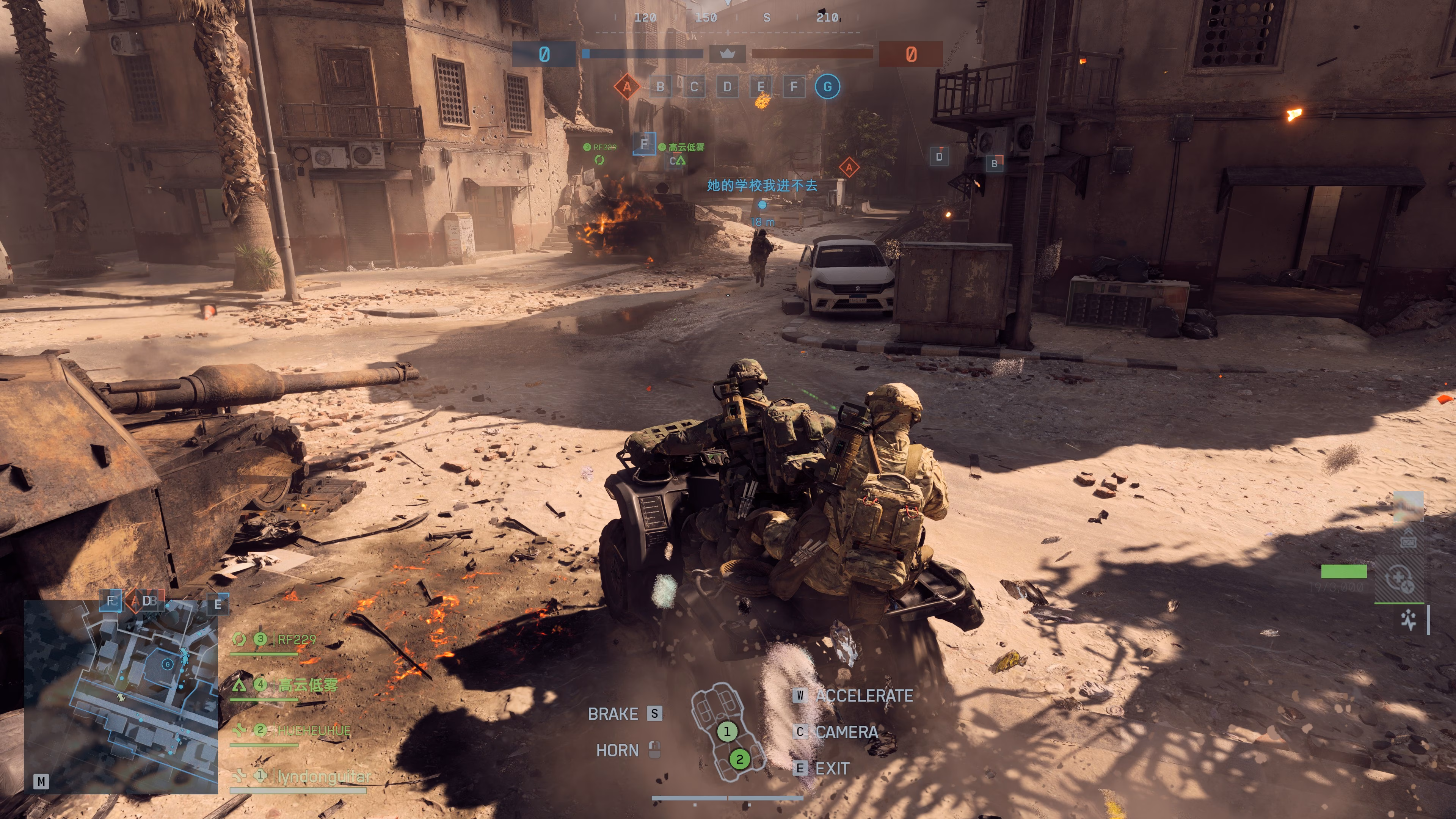Select objective C in top objective row

[693, 87]
